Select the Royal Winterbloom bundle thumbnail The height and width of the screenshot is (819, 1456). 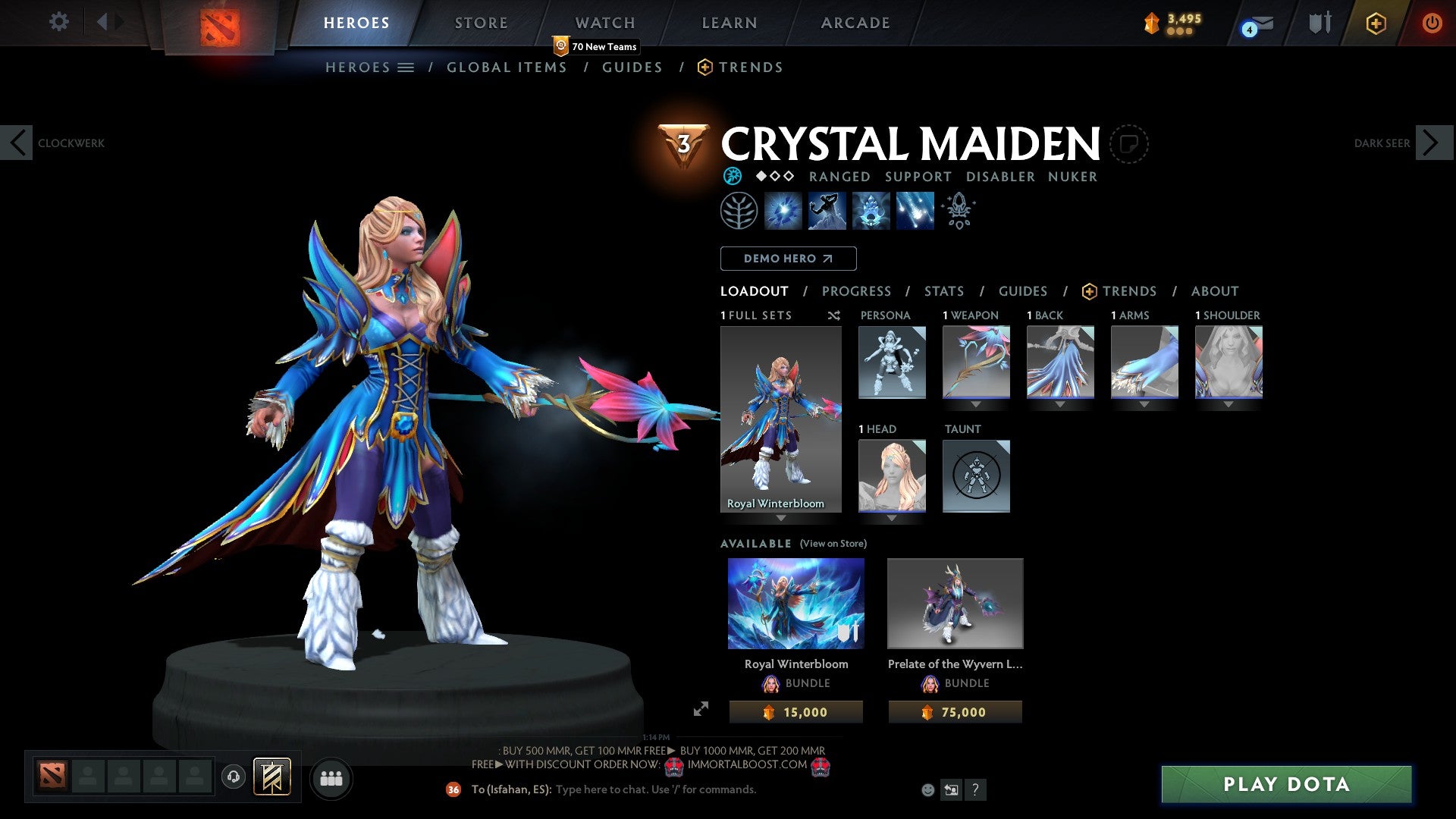pyautogui.click(x=796, y=603)
